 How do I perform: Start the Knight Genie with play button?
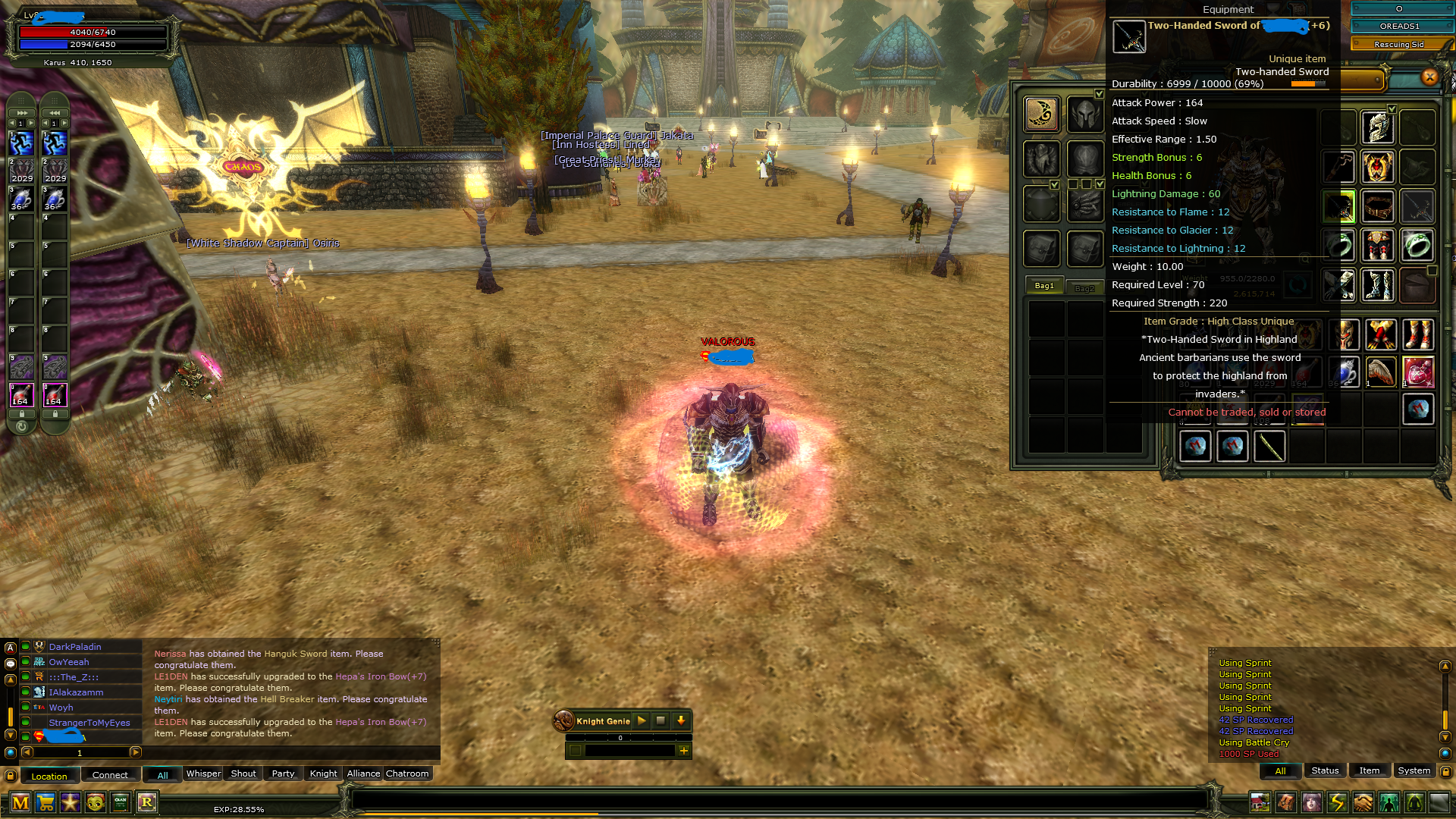click(642, 720)
